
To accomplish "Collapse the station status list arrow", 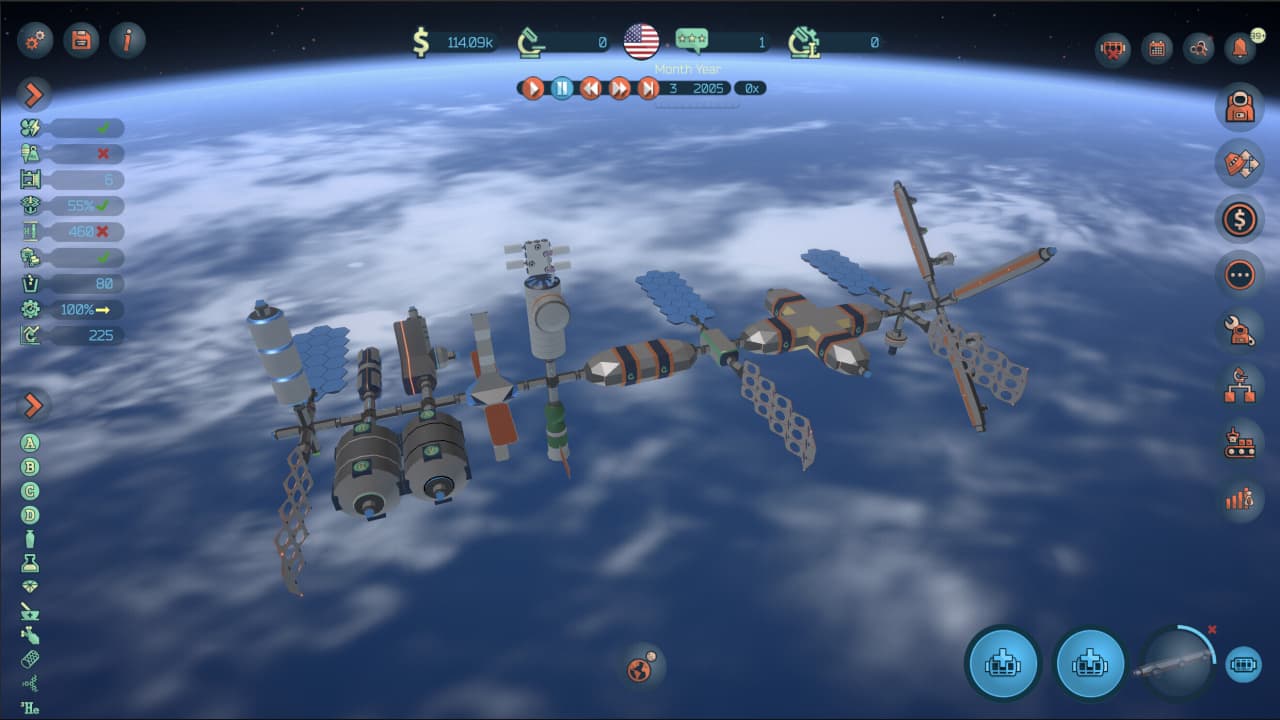I will (34, 95).
